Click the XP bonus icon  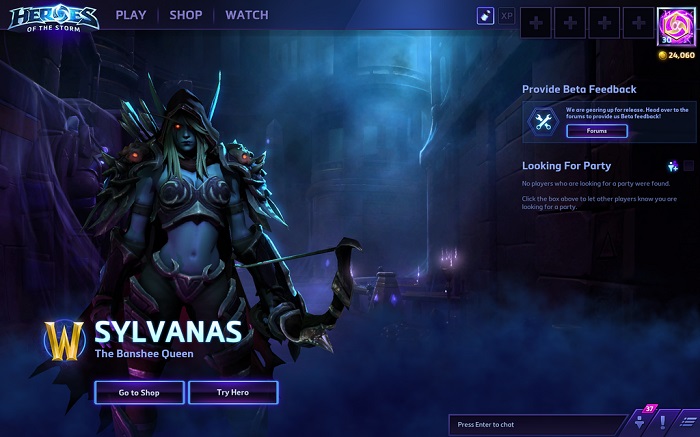click(507, 16)
